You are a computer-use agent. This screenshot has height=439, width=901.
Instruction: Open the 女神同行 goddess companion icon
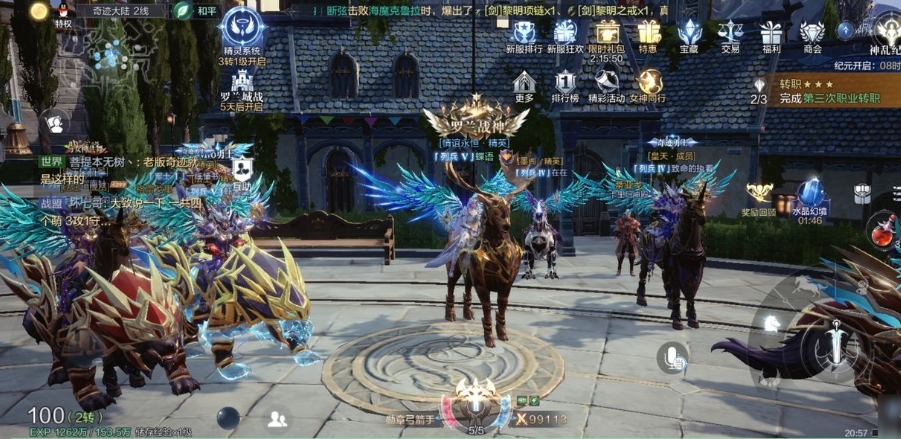pos(649,85)
